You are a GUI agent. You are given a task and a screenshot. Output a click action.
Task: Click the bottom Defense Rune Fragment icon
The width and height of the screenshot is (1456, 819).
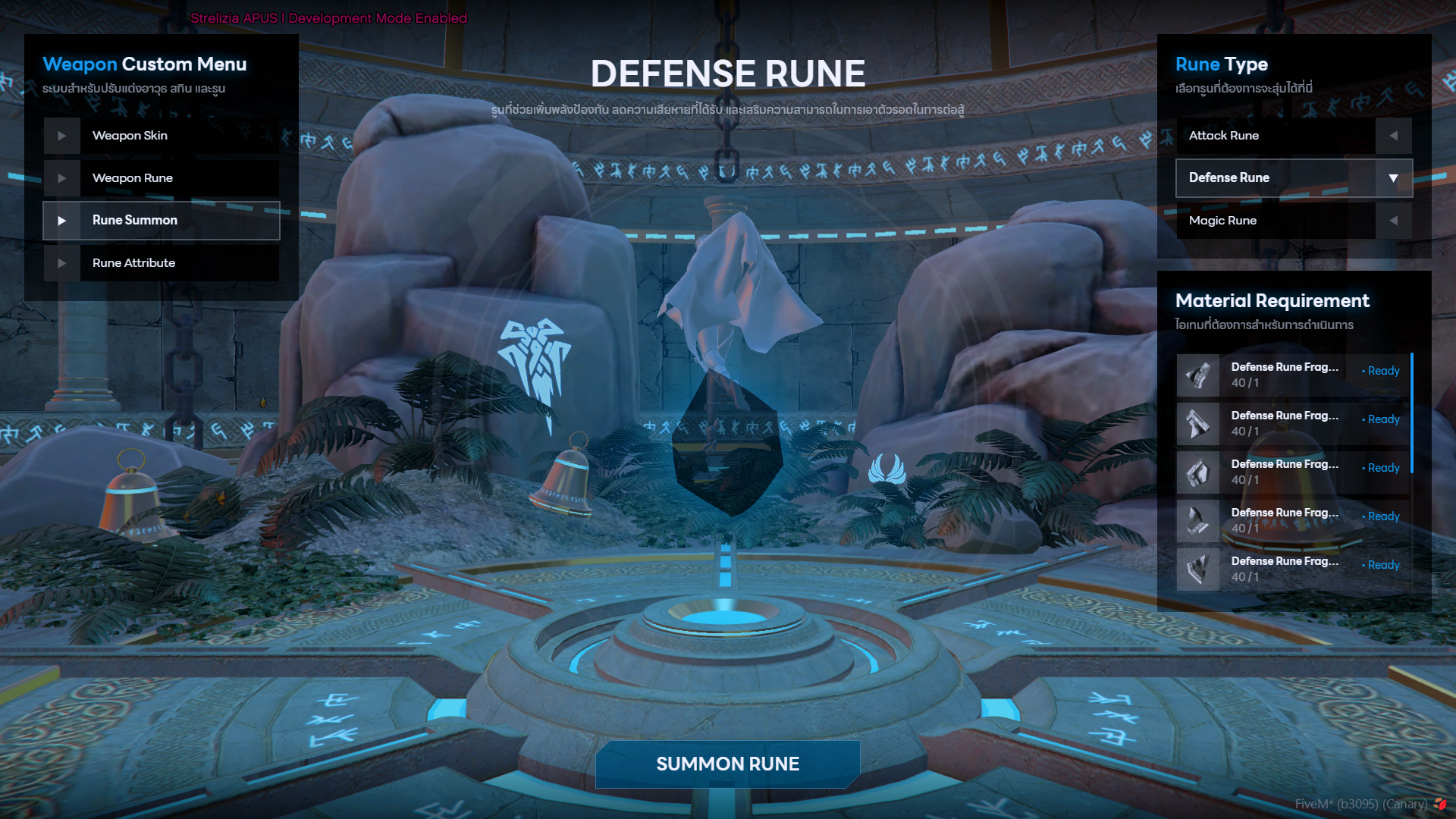click(1198, 569)
